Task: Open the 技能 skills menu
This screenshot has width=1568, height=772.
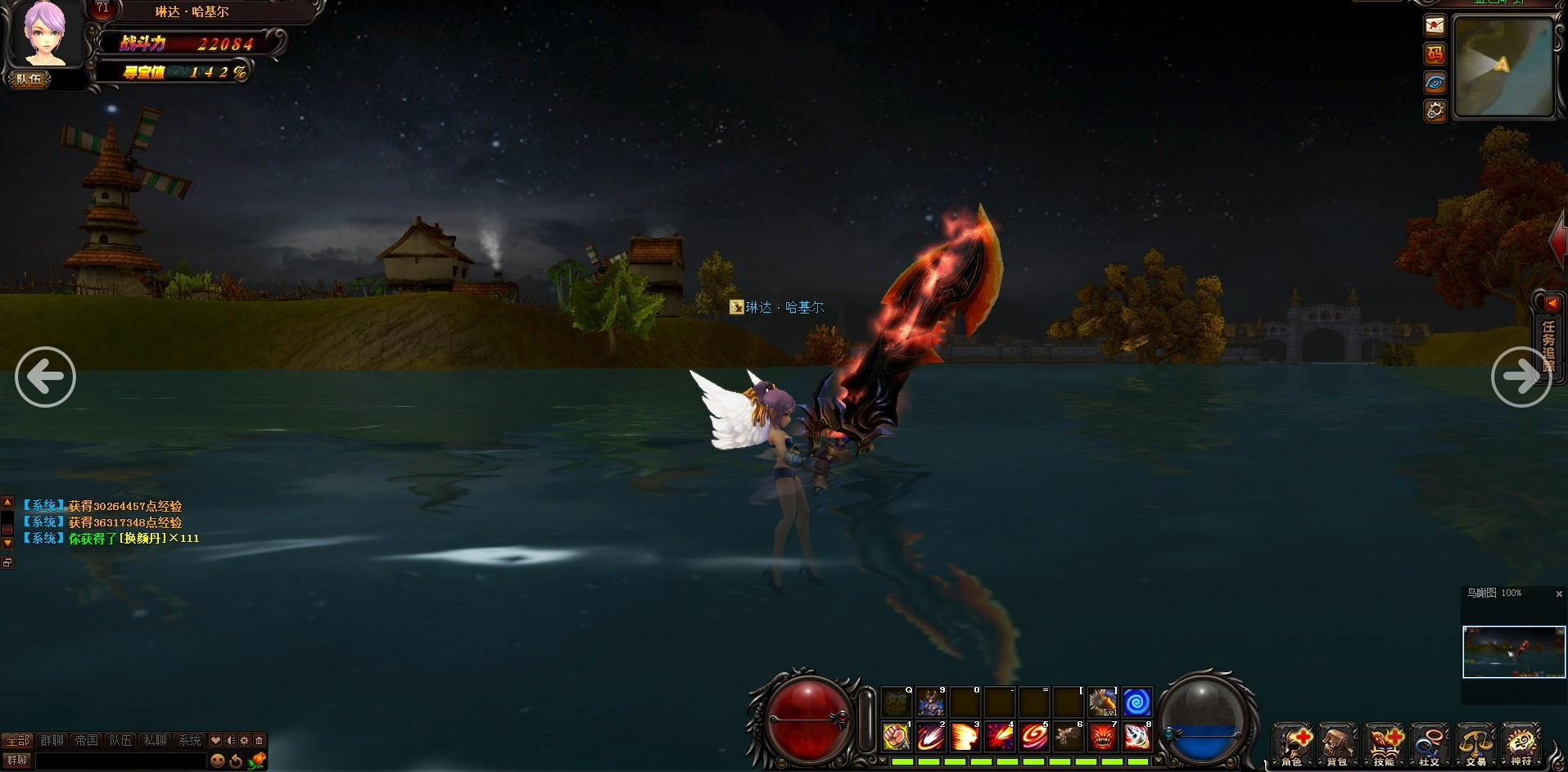Action: click(1384, 744)
